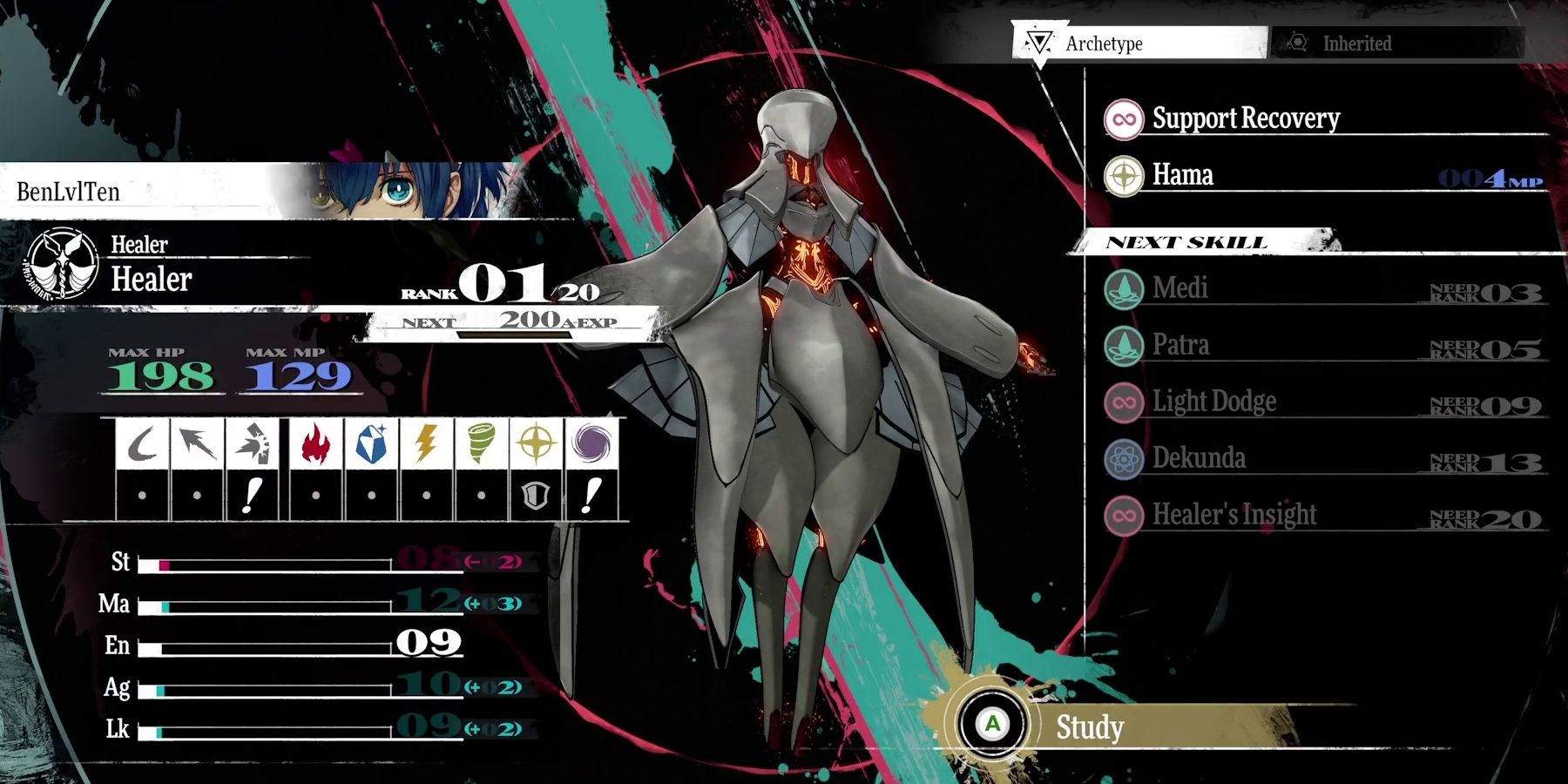Select the Support Recovery skill

click(1244, 118)
